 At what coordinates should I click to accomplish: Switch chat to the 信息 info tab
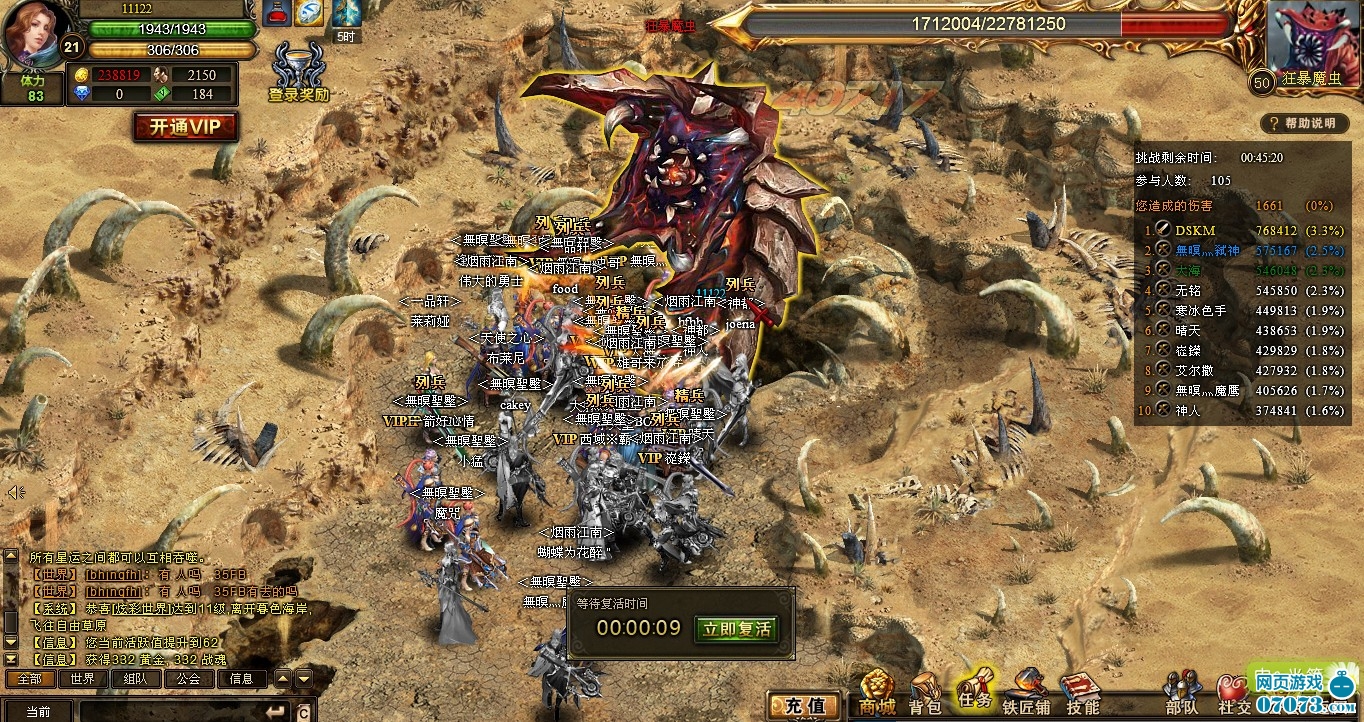click(242, 678)
